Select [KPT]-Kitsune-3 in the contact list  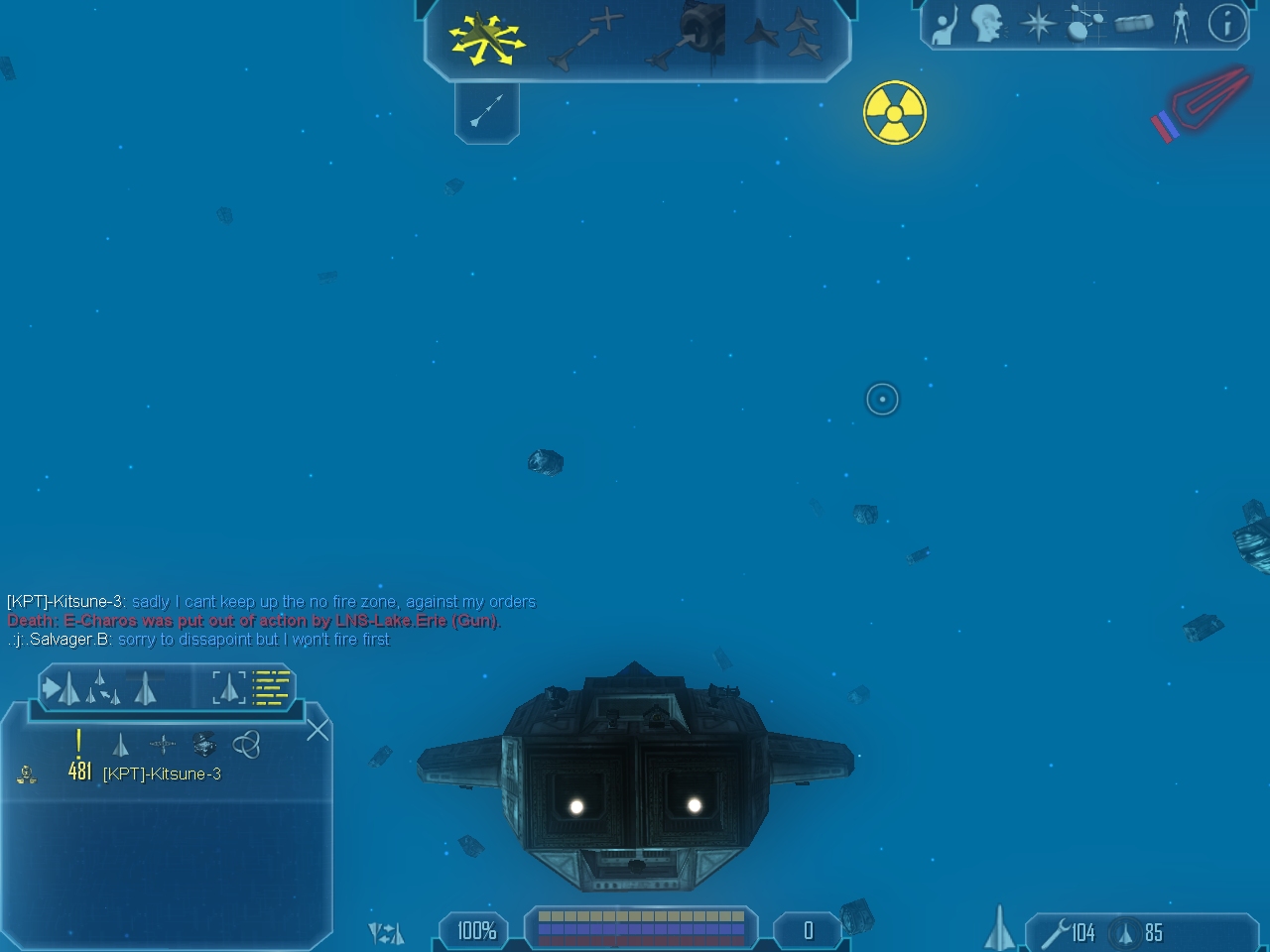pos(162,773)
